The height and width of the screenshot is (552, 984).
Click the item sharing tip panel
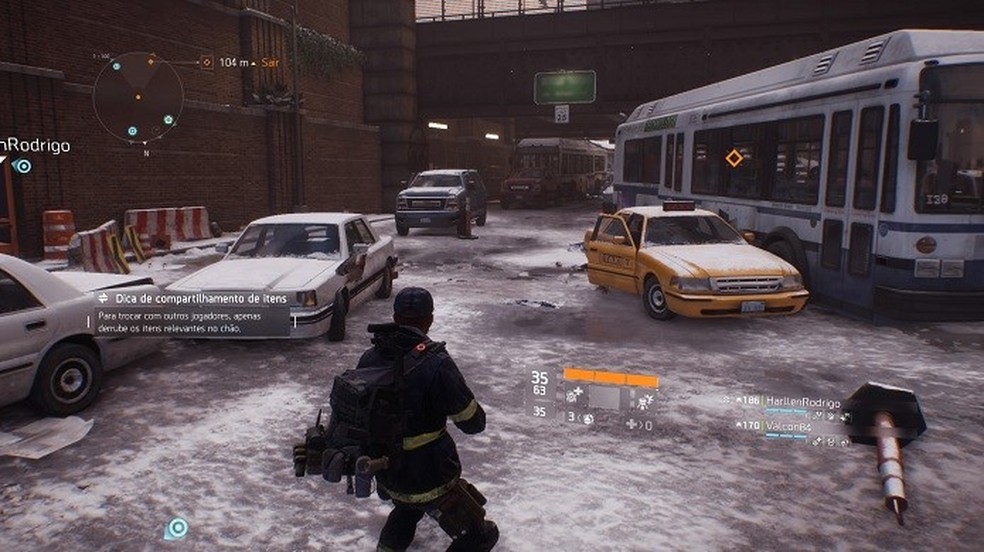pos(192,313)
